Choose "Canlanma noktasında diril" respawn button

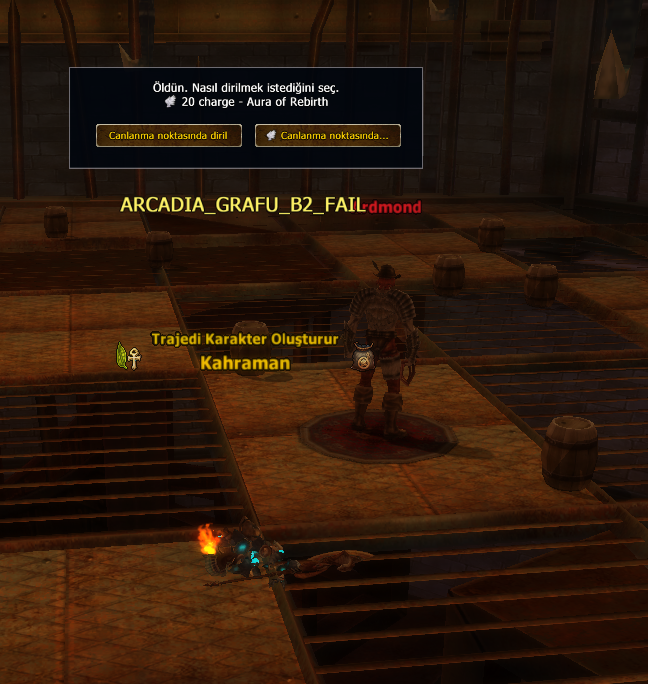(169, 135)
